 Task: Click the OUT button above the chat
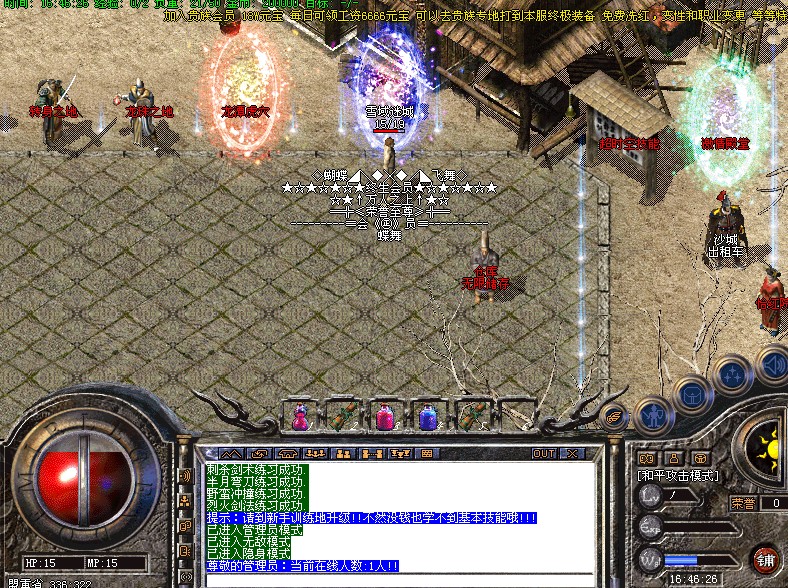pos(543,453)
